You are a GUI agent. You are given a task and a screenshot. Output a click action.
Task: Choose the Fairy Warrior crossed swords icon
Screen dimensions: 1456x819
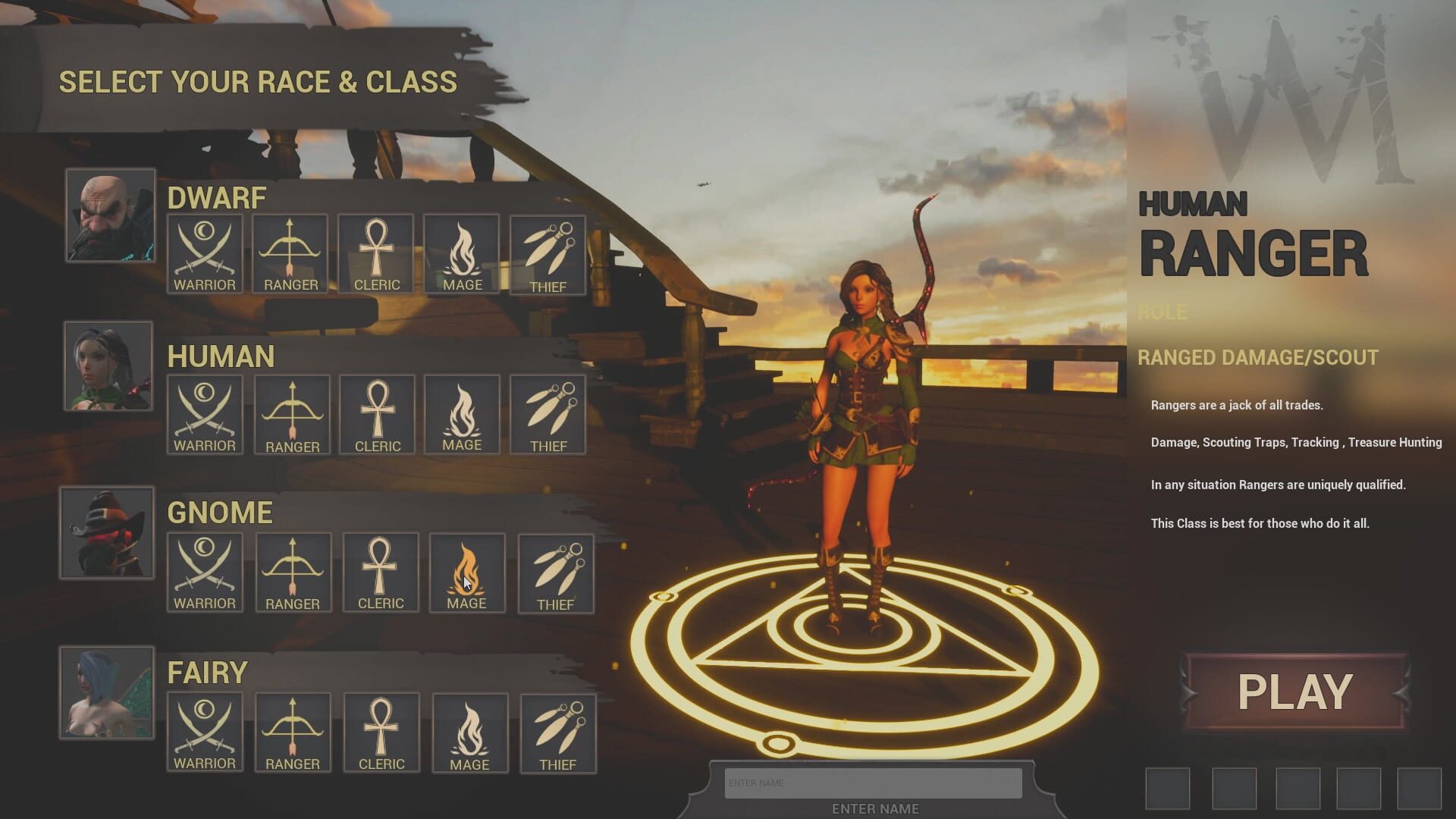click(x=204, y=730)
